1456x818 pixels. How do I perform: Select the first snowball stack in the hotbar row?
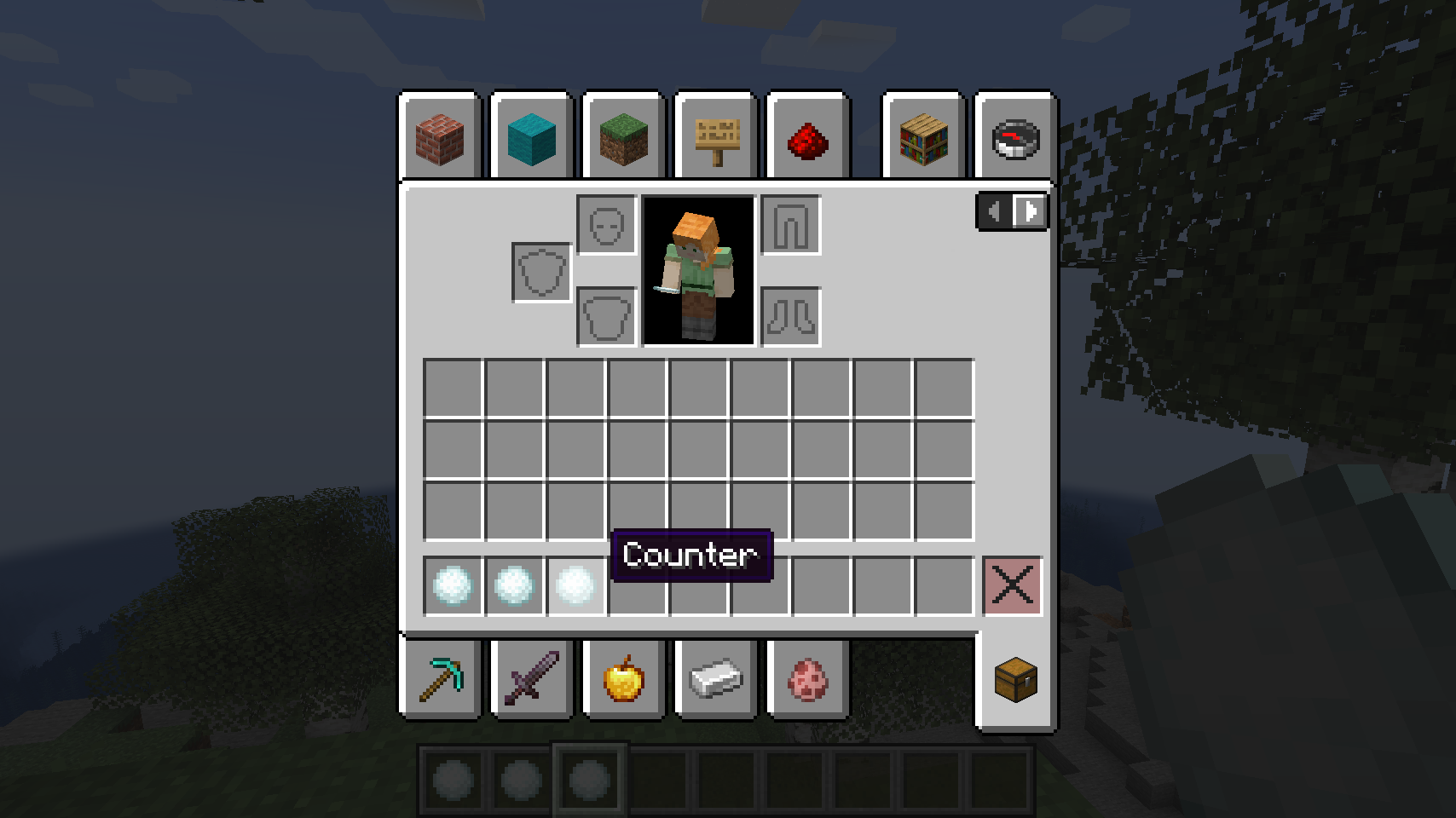click(451, 586)
